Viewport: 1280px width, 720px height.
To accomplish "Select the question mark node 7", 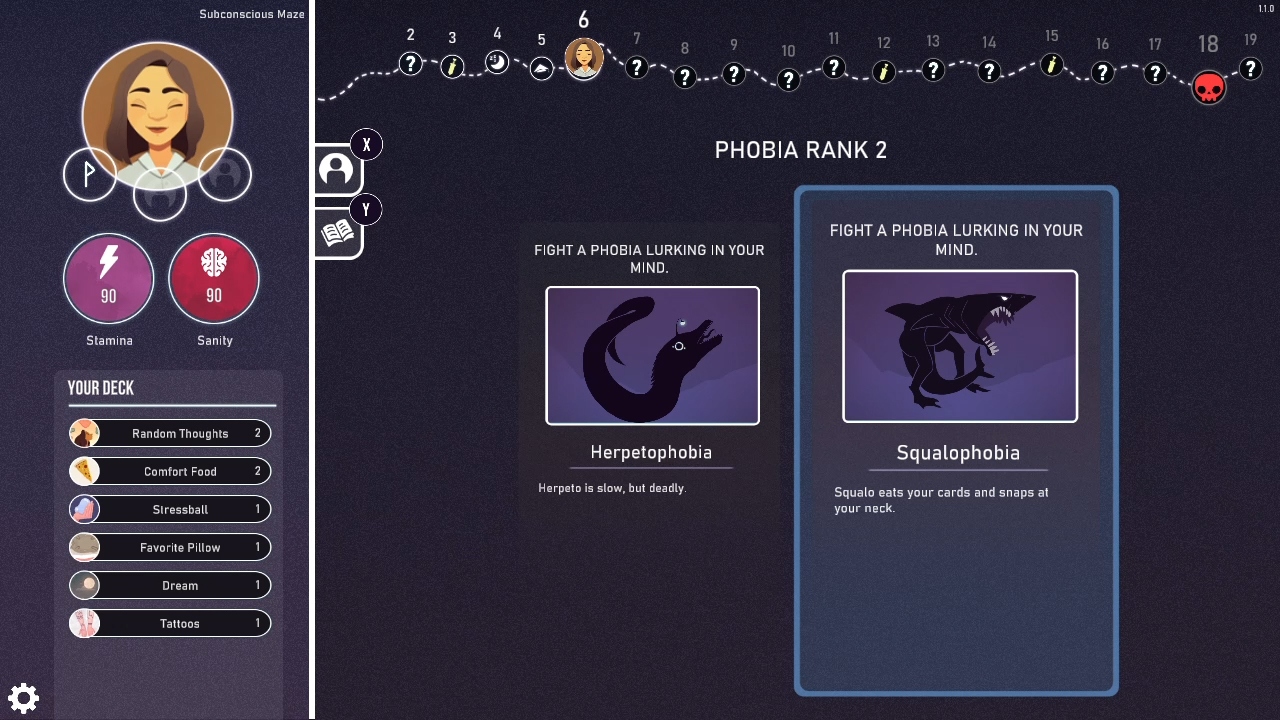I will (637, 68).
